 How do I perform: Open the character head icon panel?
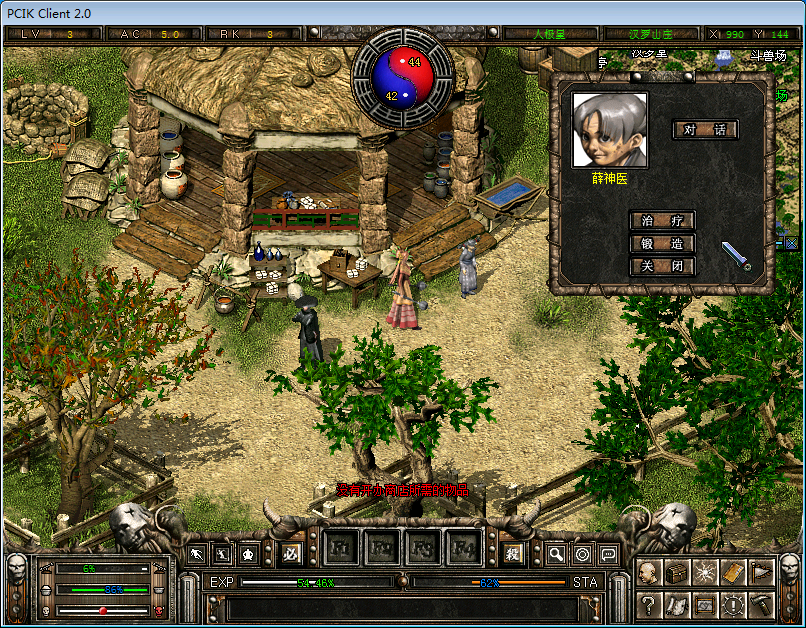pos(648,573)
